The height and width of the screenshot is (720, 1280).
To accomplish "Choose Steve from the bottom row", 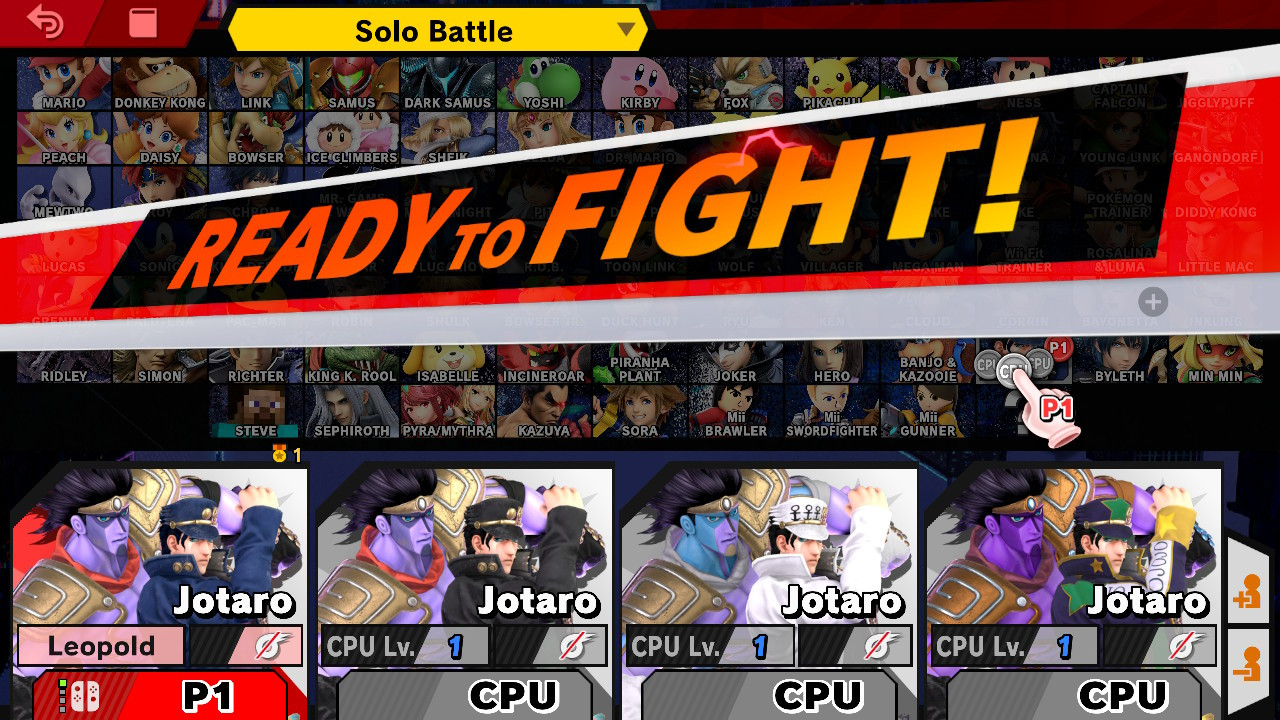I will point(256,410).
